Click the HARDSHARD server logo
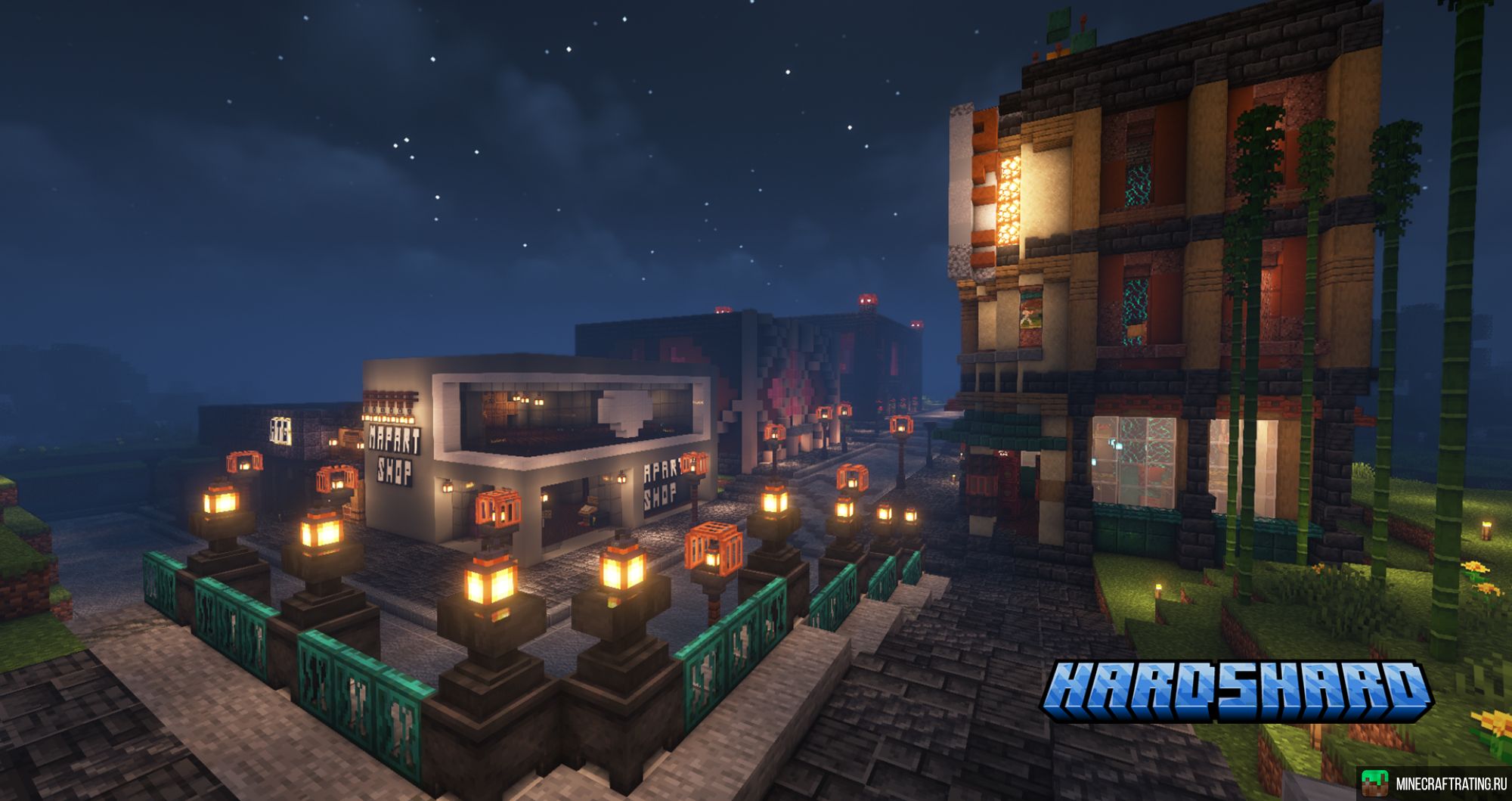 pyautogui.click(x=1237, y=690)
